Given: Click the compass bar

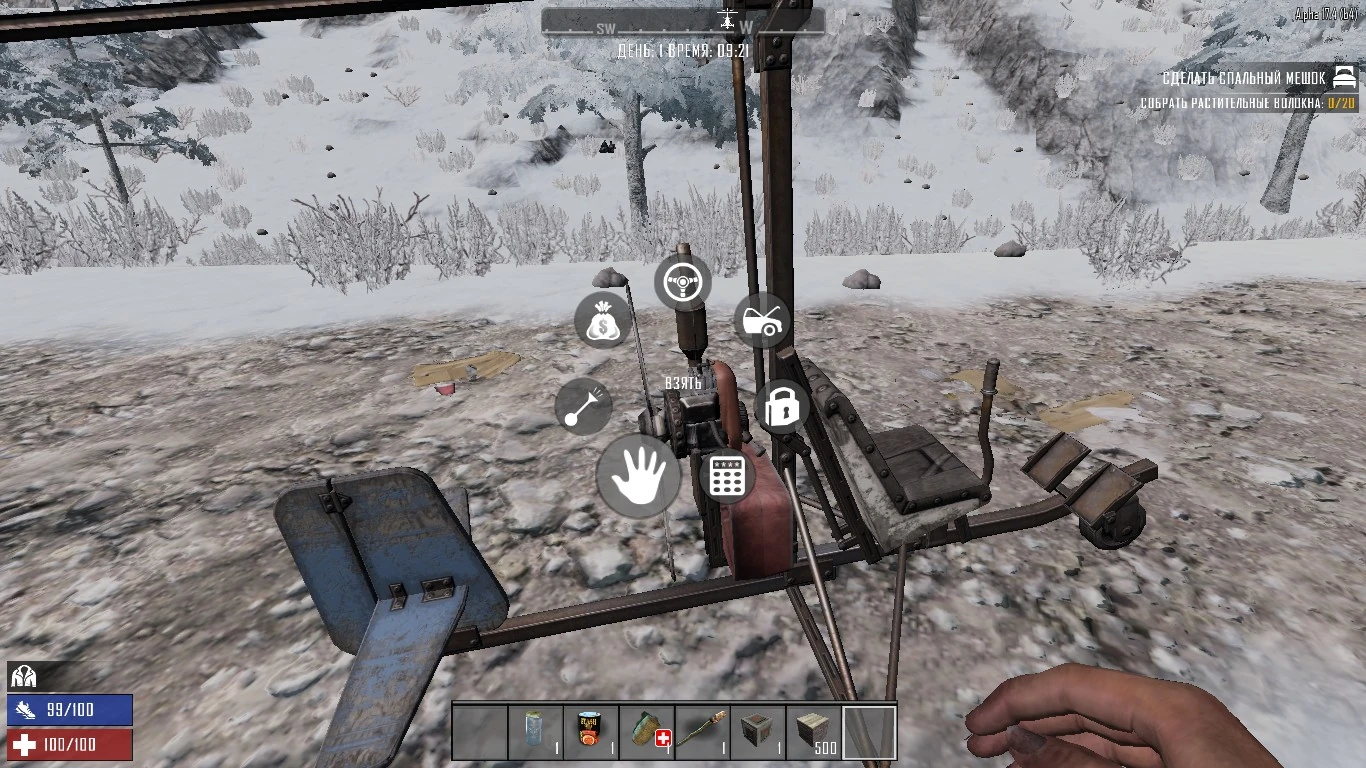Looking at the screenshot, I should click(683, 22).
